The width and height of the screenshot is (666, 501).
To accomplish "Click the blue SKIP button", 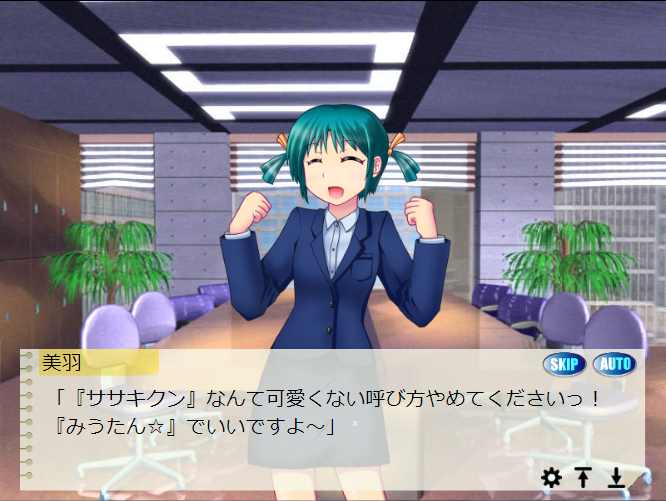I will point(565,363).
